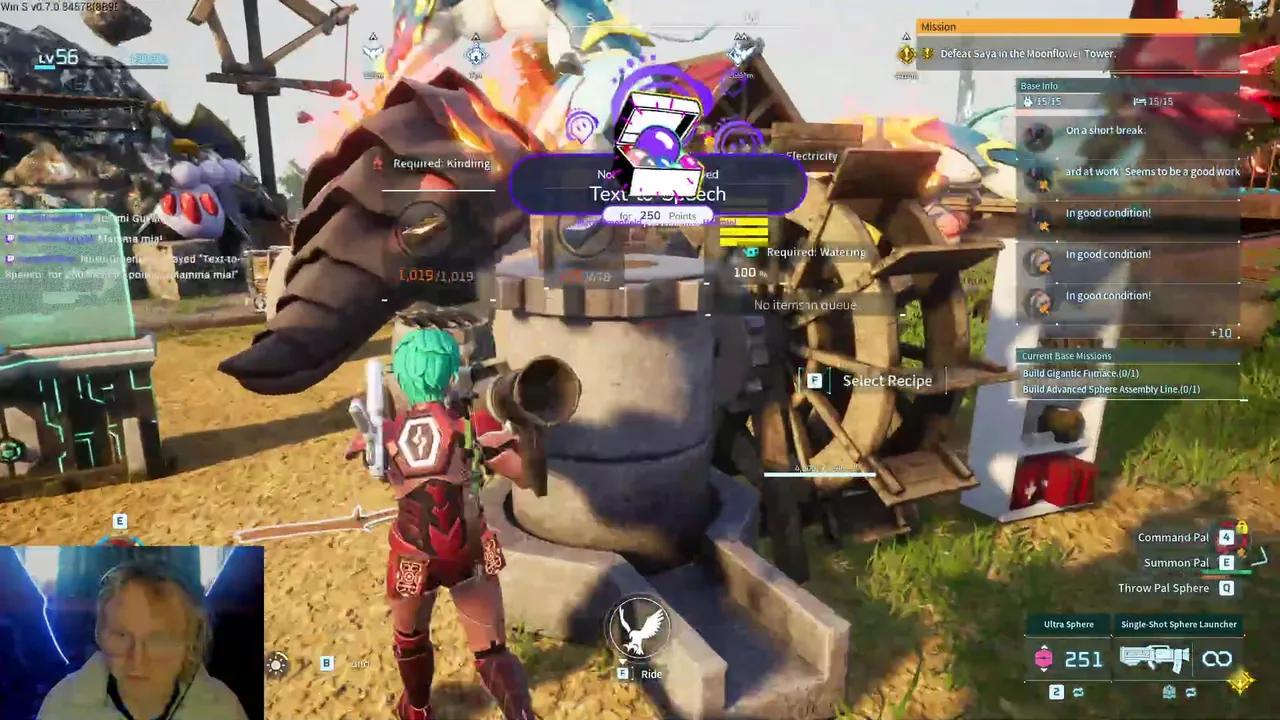Open Build Gigantic Furnace mission entry
Image resolution: width=1280 pixels, height=720 pixels.
[x=1080, y=372]
